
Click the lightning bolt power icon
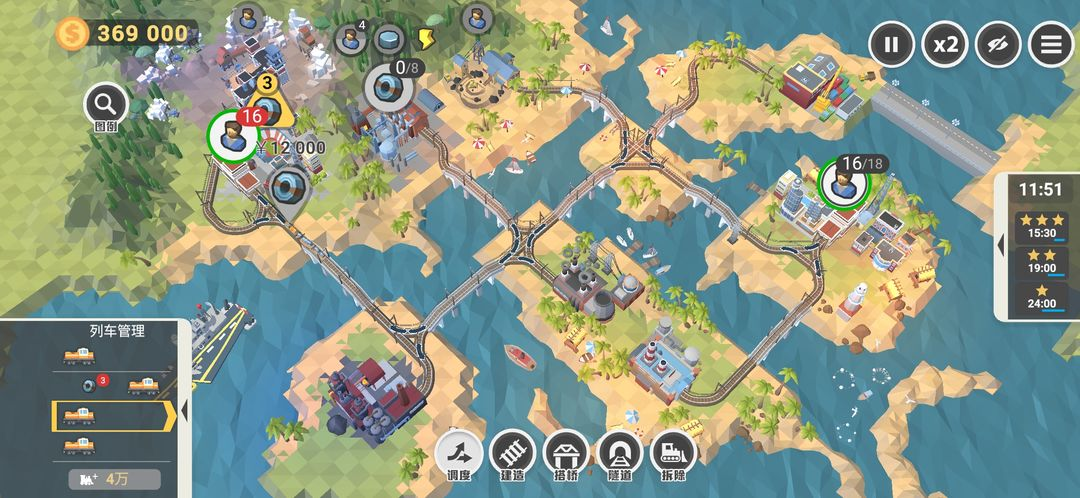[425, 39]
